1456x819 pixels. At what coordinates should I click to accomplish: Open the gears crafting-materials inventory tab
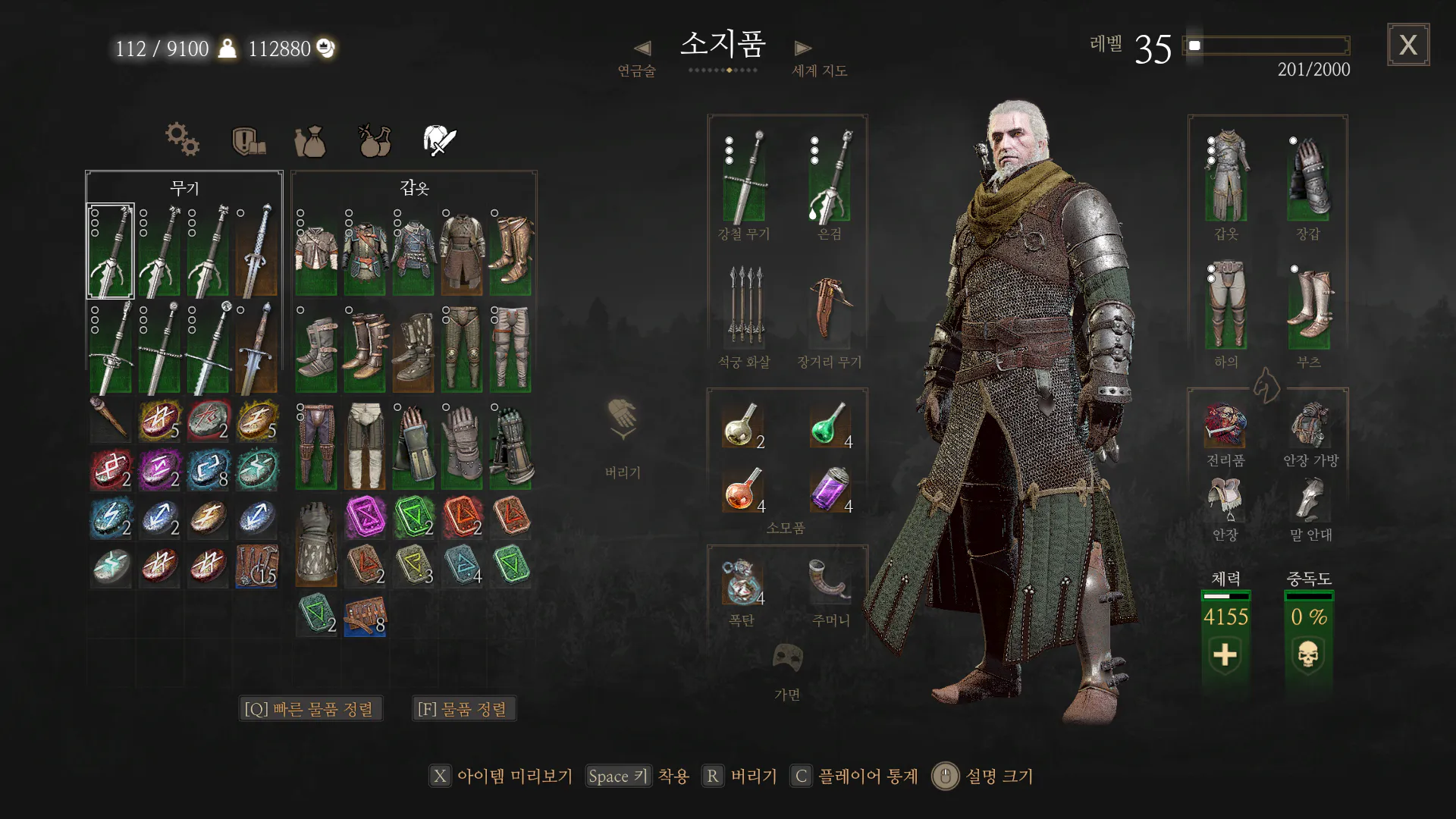click(182, 140)
